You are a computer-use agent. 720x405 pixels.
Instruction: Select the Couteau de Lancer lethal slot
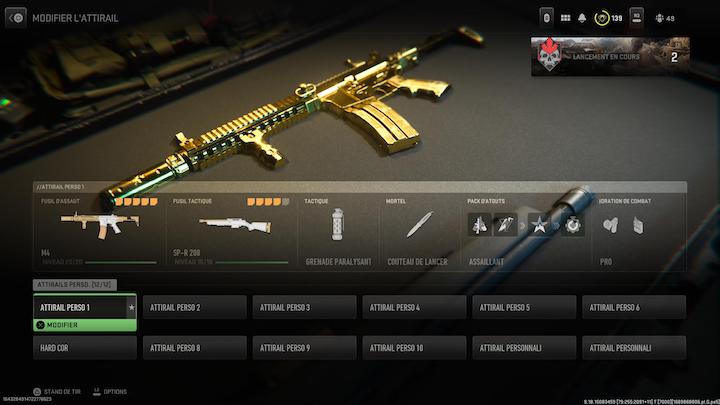[x=420, y=230]
